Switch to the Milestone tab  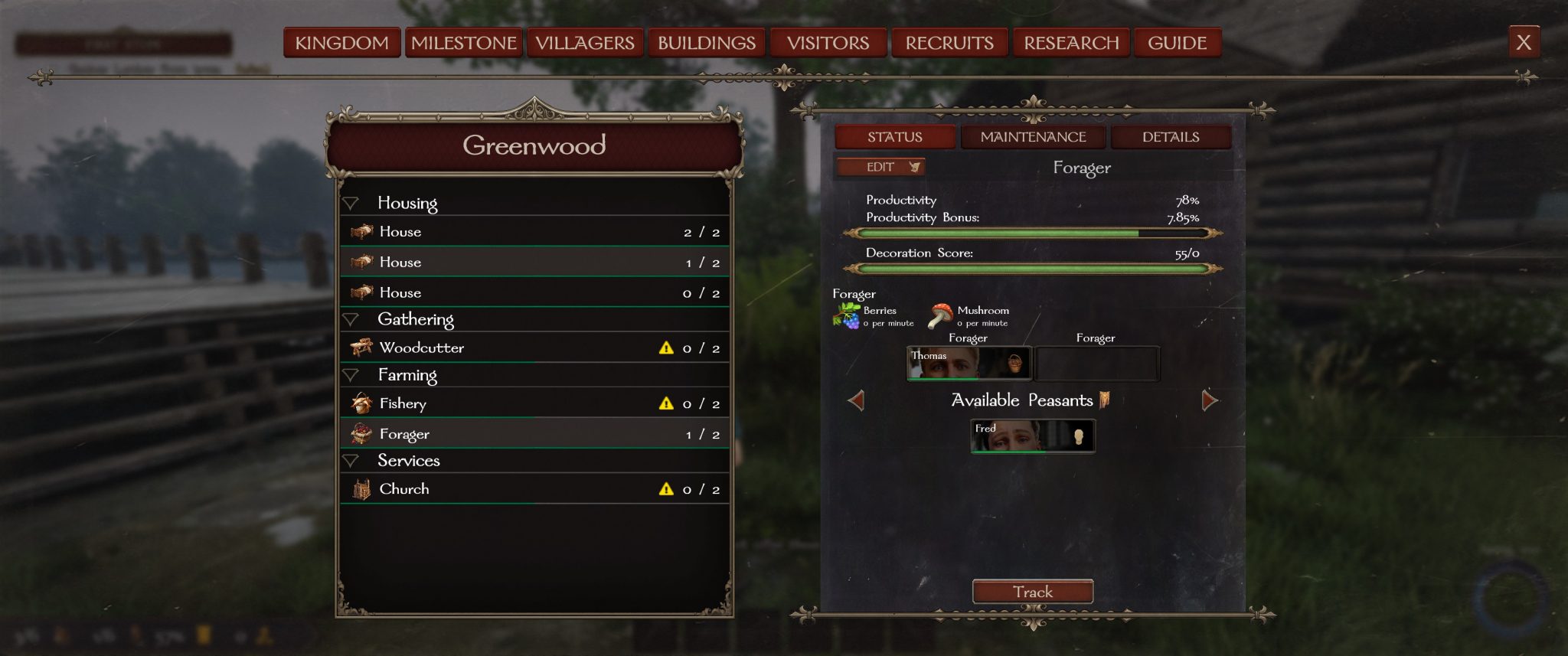464,43
